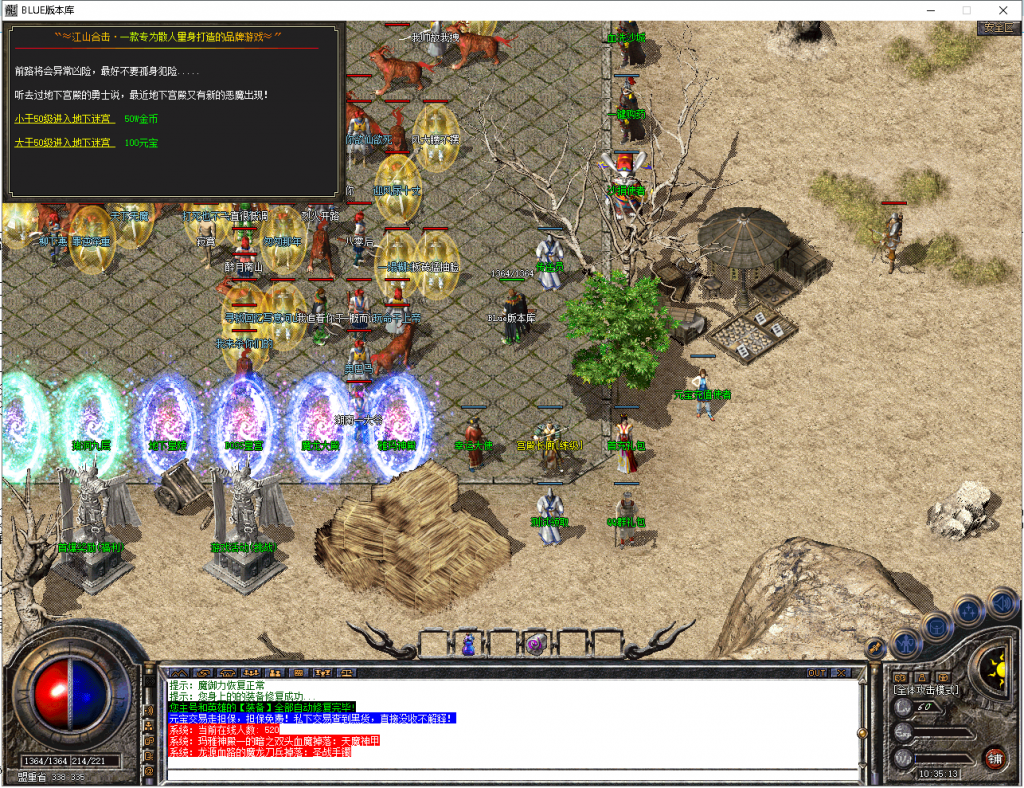Toggle the sound speaker button
Screen dimensions: 1024x788
click(1002, 601)
